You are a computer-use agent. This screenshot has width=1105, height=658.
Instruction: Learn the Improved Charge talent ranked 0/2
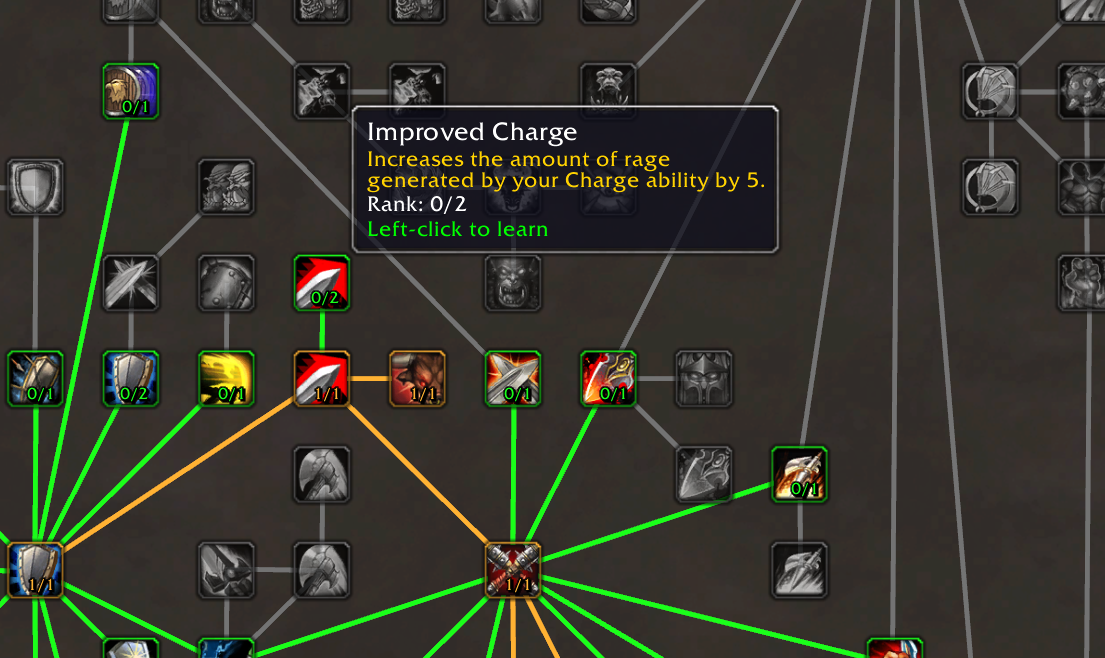(x=321, y=283)
